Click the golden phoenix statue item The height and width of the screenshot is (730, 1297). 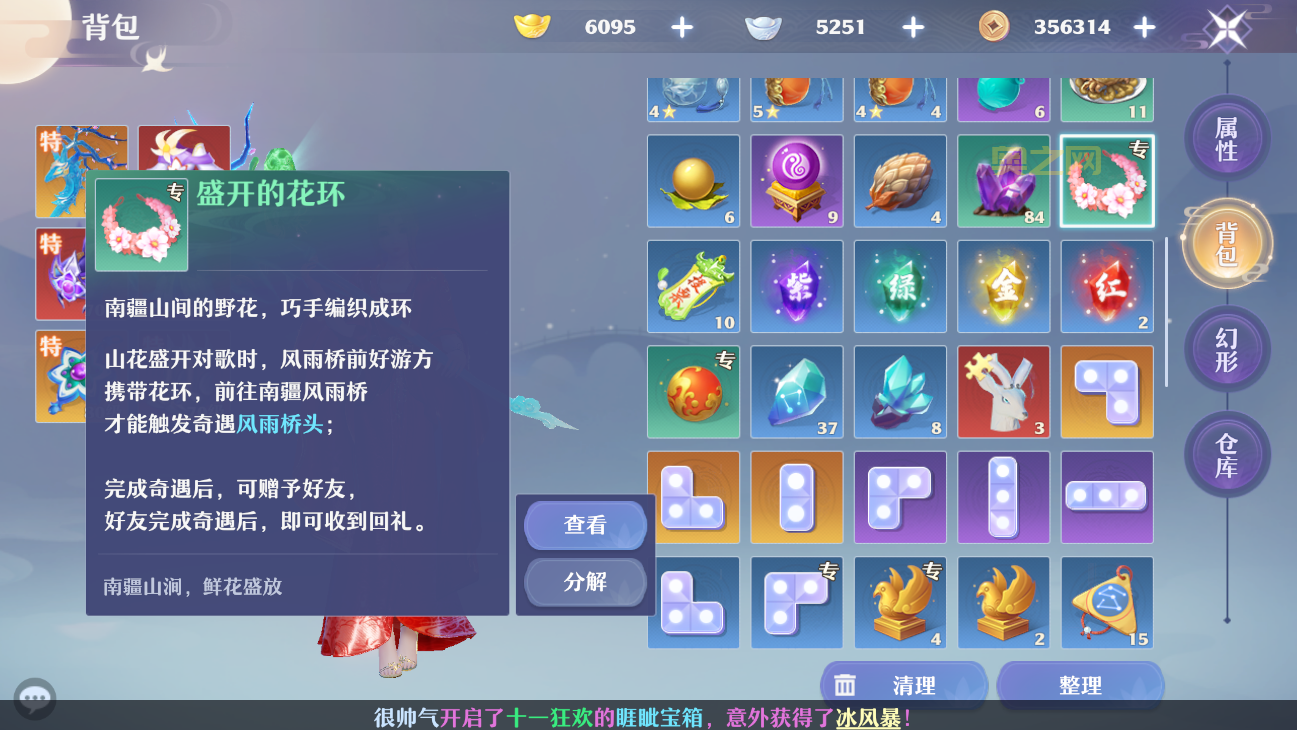pos(900,603)
